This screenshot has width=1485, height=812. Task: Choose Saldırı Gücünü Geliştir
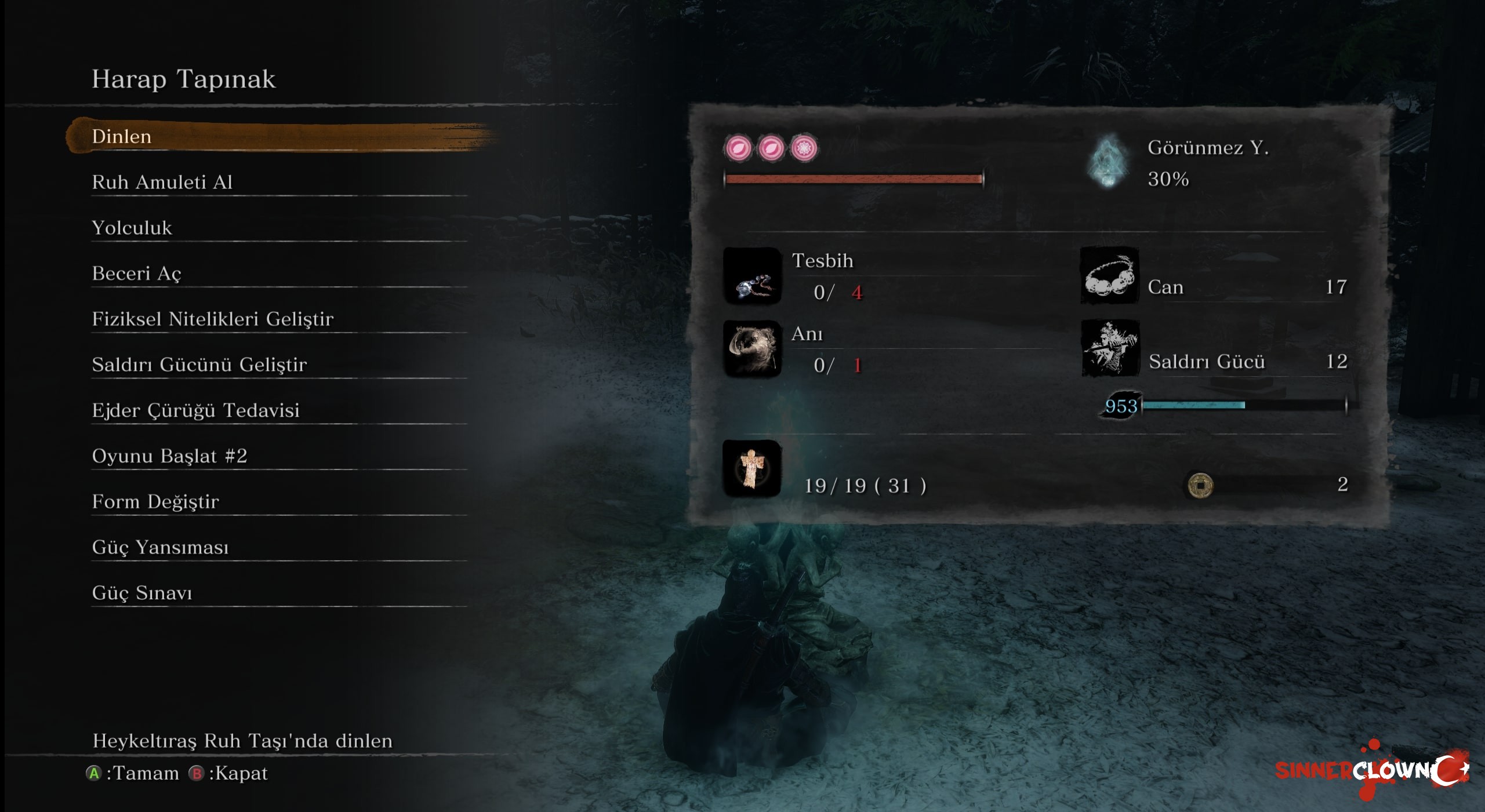coord(199,365)
